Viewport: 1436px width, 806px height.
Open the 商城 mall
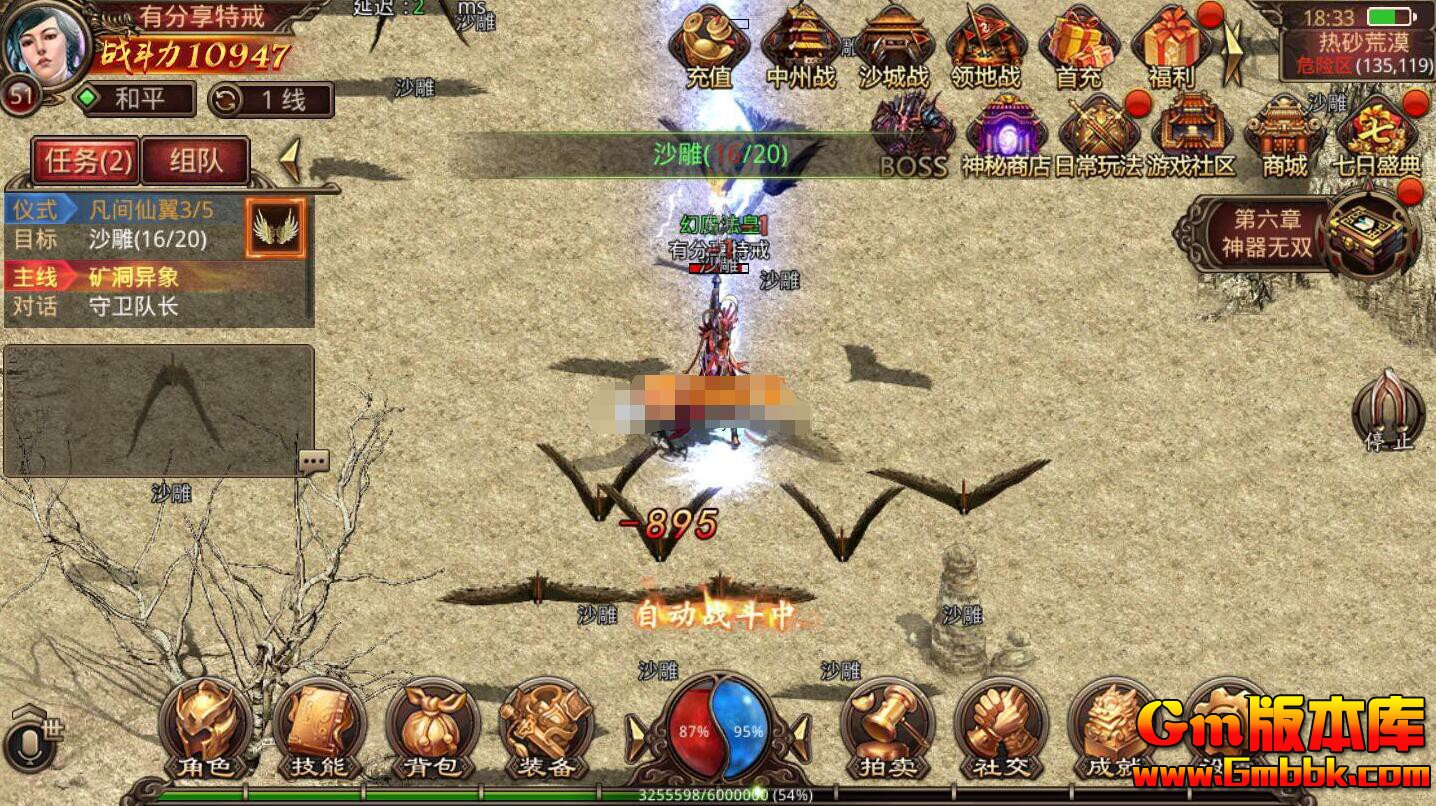click(1284, 137)
